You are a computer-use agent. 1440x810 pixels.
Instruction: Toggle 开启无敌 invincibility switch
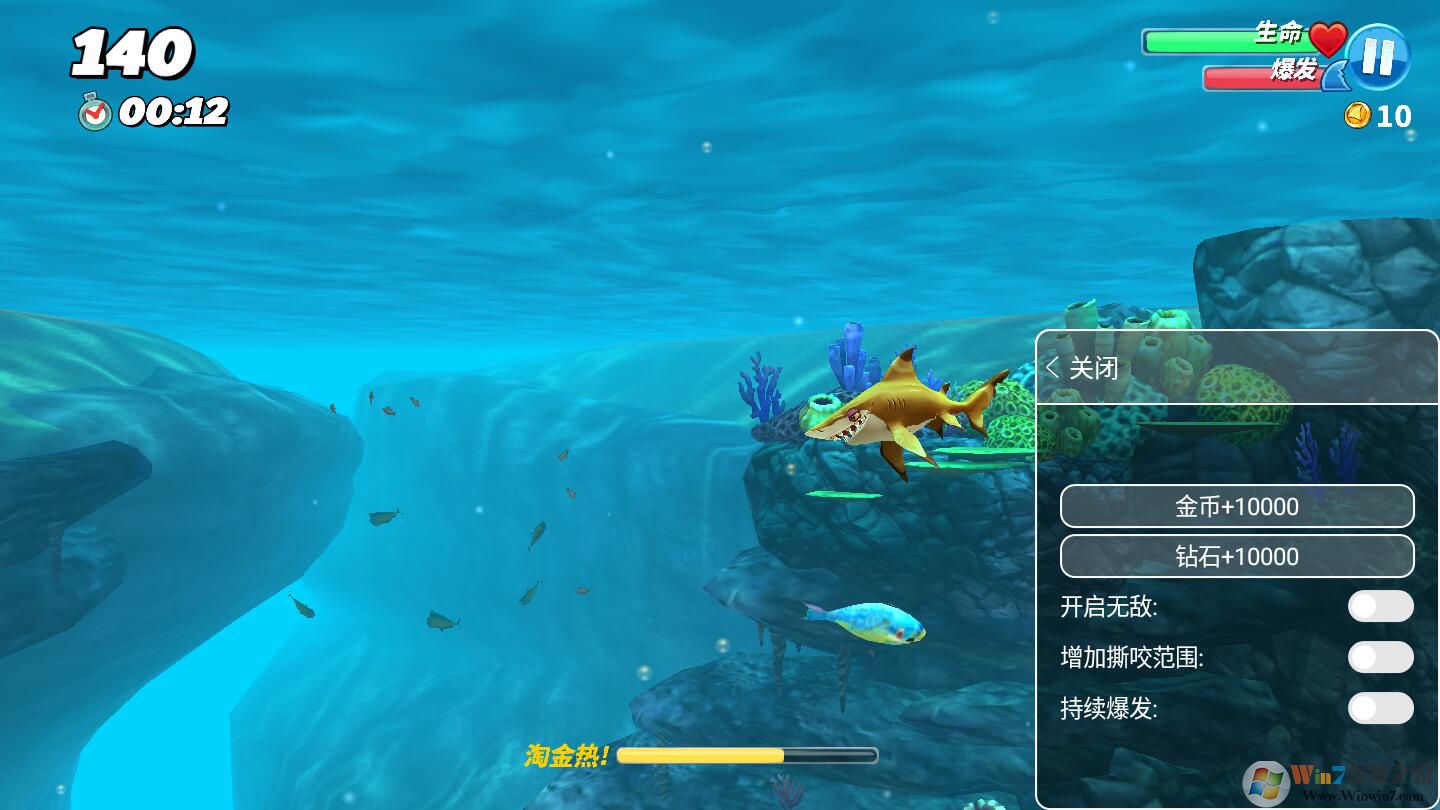click(1380, 606)
